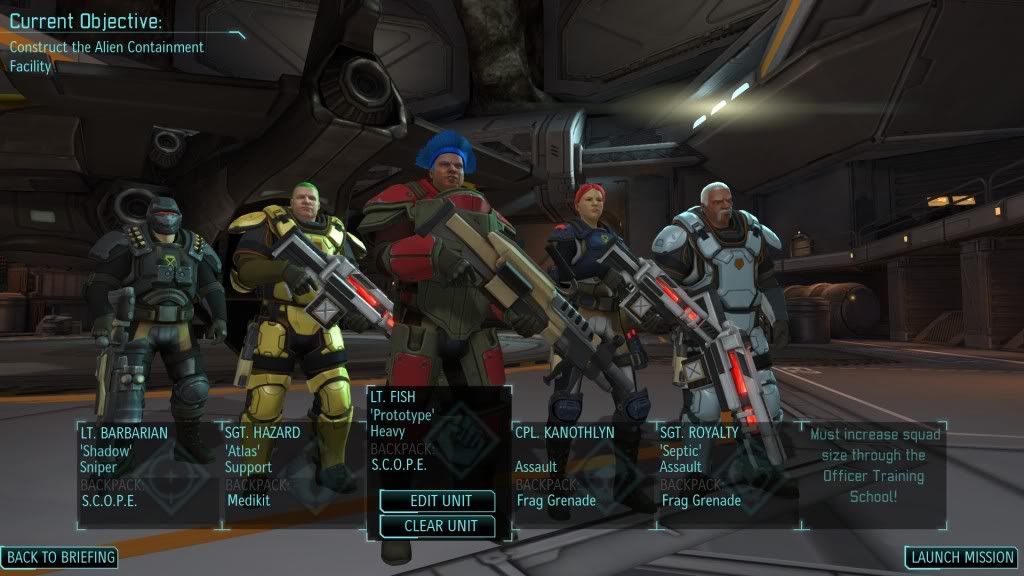Edit unit Lt. Fish

pyautogui.click(x=437, y=501)
